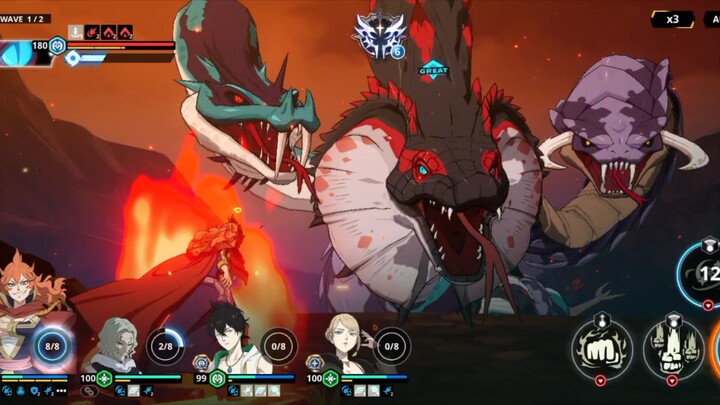Toggle the x3 battle speed button
This screenshot has height=405, width=720.
point(673,19)
